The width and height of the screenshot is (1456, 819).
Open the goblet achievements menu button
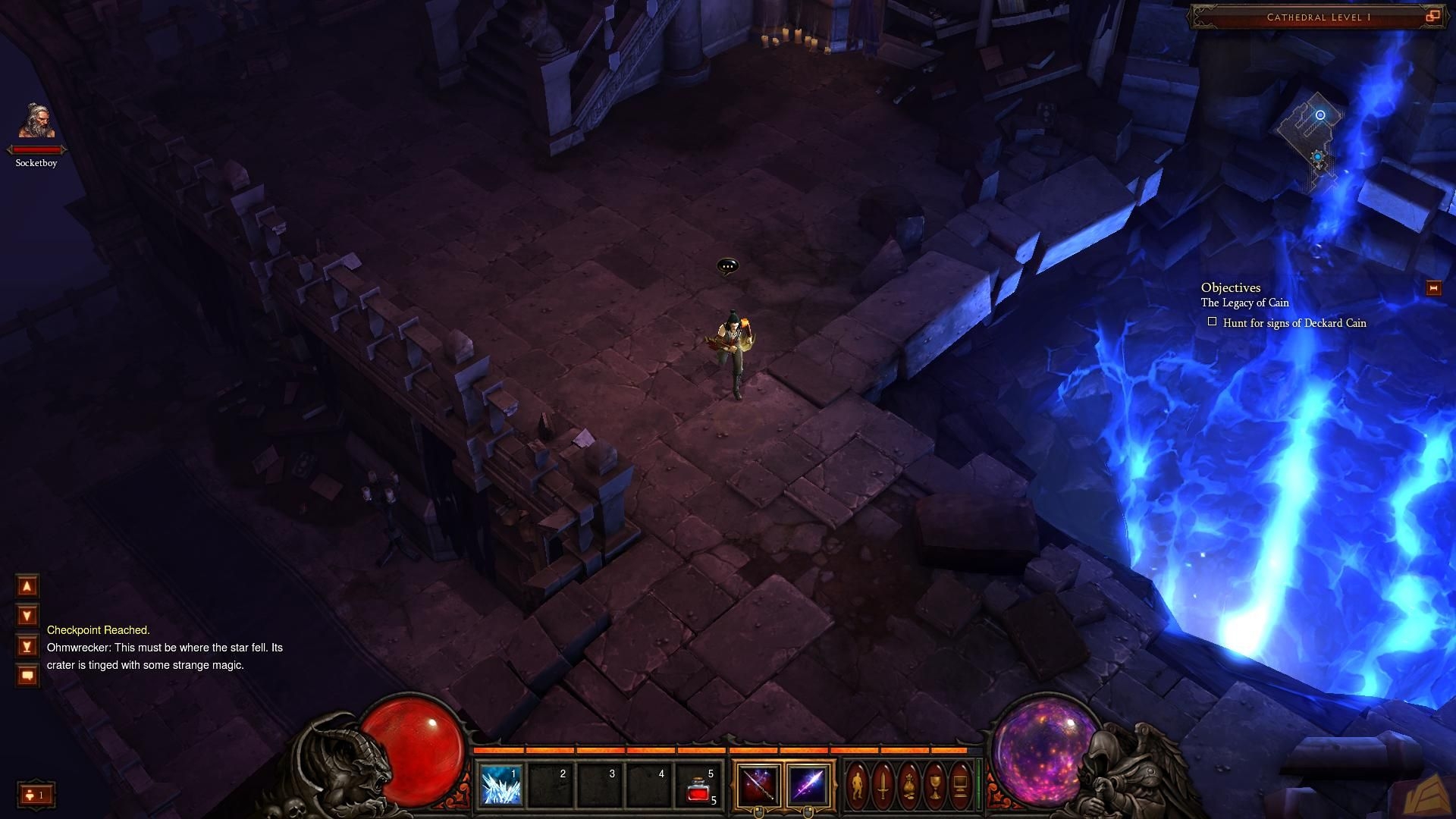[x=934, y=785]
